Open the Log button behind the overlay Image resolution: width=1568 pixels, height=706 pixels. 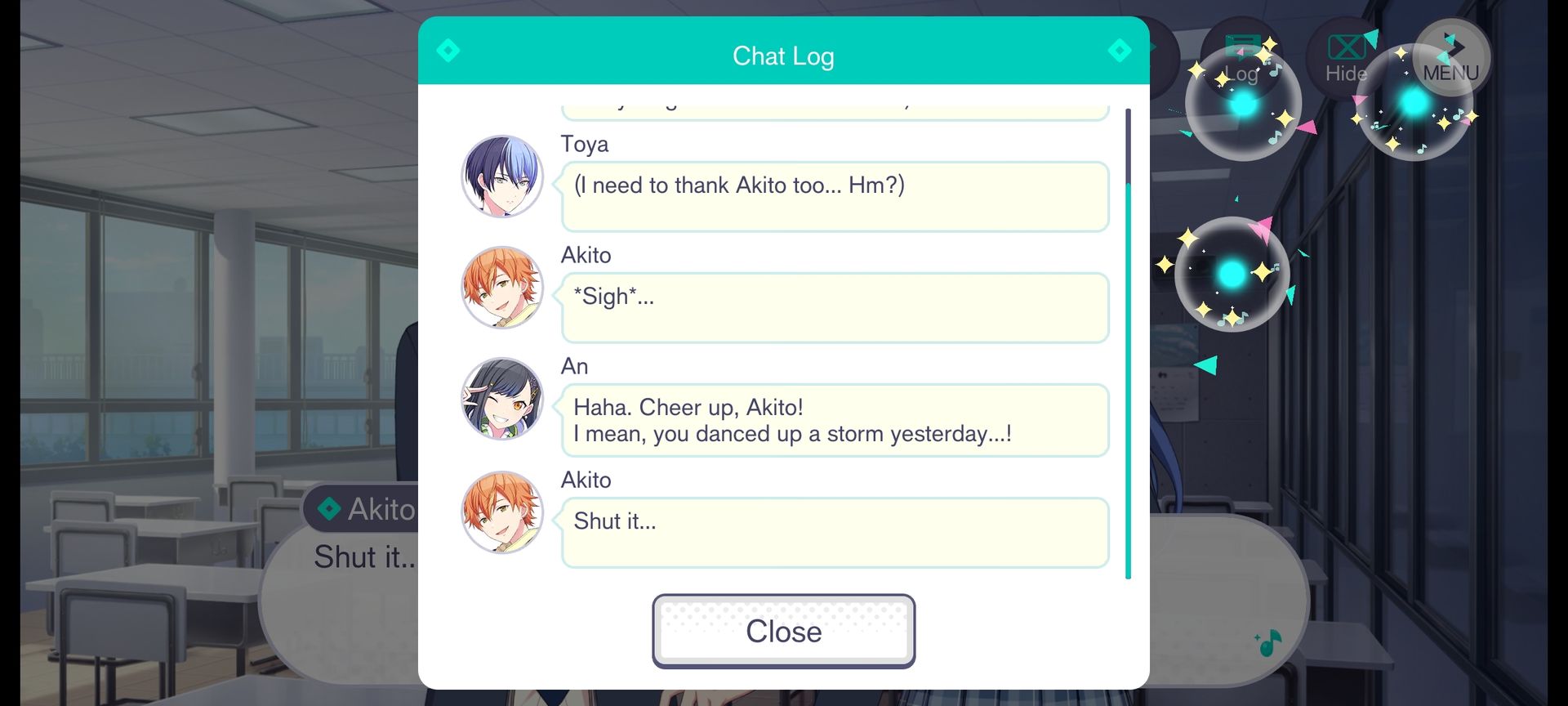1242,60
